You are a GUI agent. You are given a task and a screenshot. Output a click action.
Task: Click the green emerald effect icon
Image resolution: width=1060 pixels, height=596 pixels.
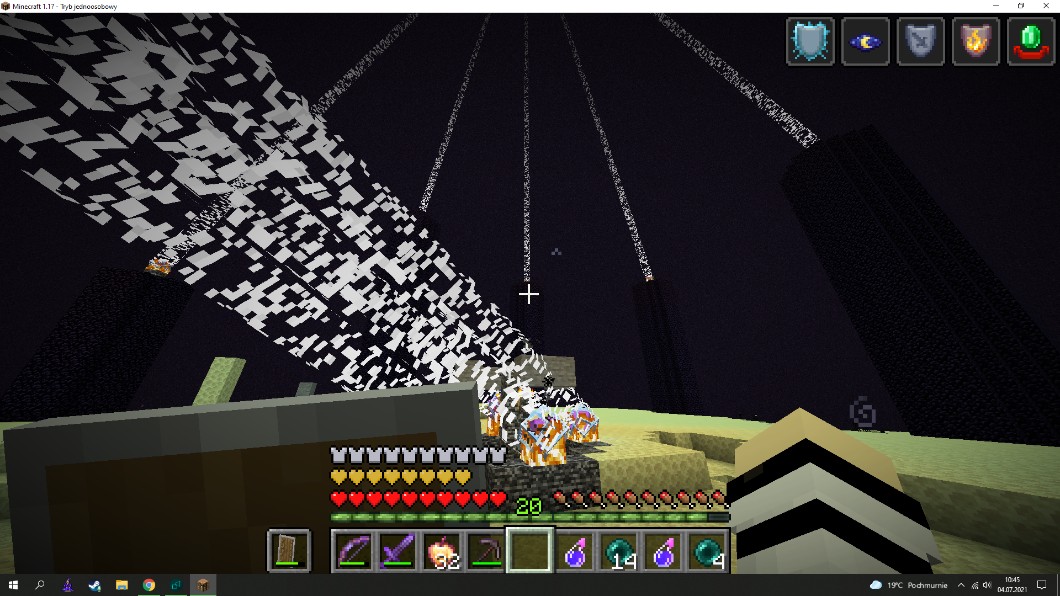1030,42
